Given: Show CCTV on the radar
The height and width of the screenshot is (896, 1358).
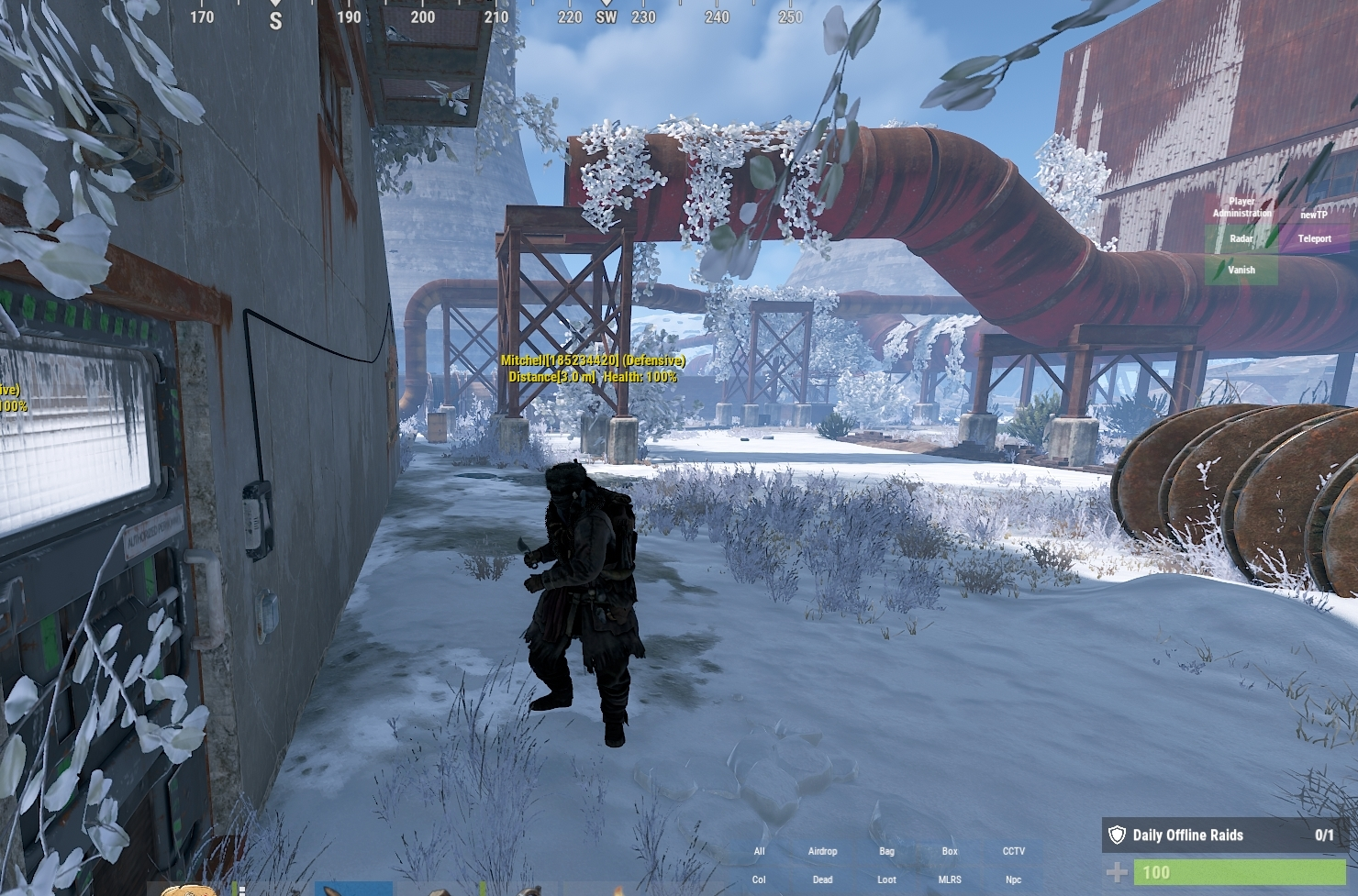Looking at the screenshot, I should pos(1013,851).
